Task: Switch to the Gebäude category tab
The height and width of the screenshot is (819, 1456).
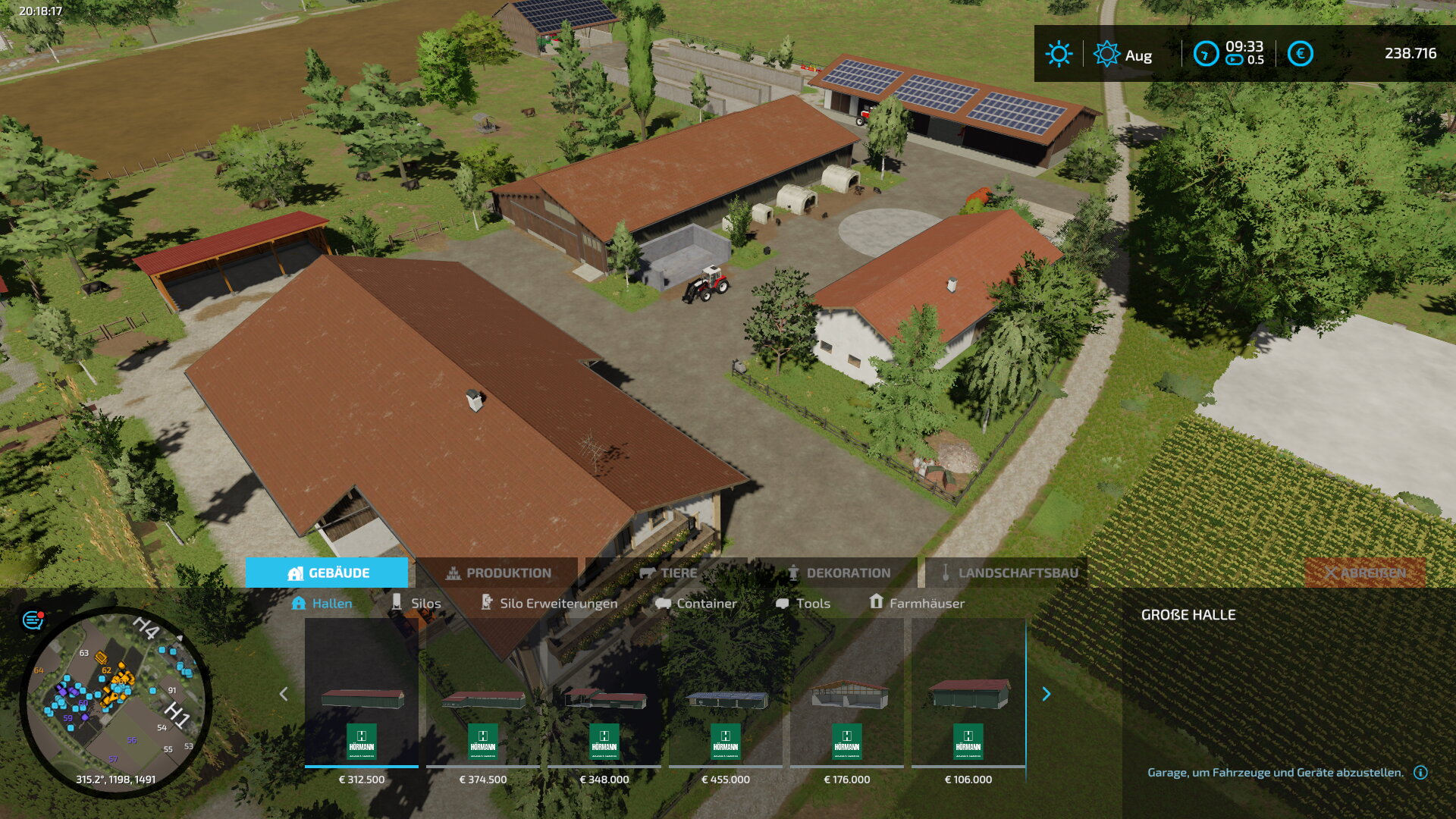Action: pos(327,573)
